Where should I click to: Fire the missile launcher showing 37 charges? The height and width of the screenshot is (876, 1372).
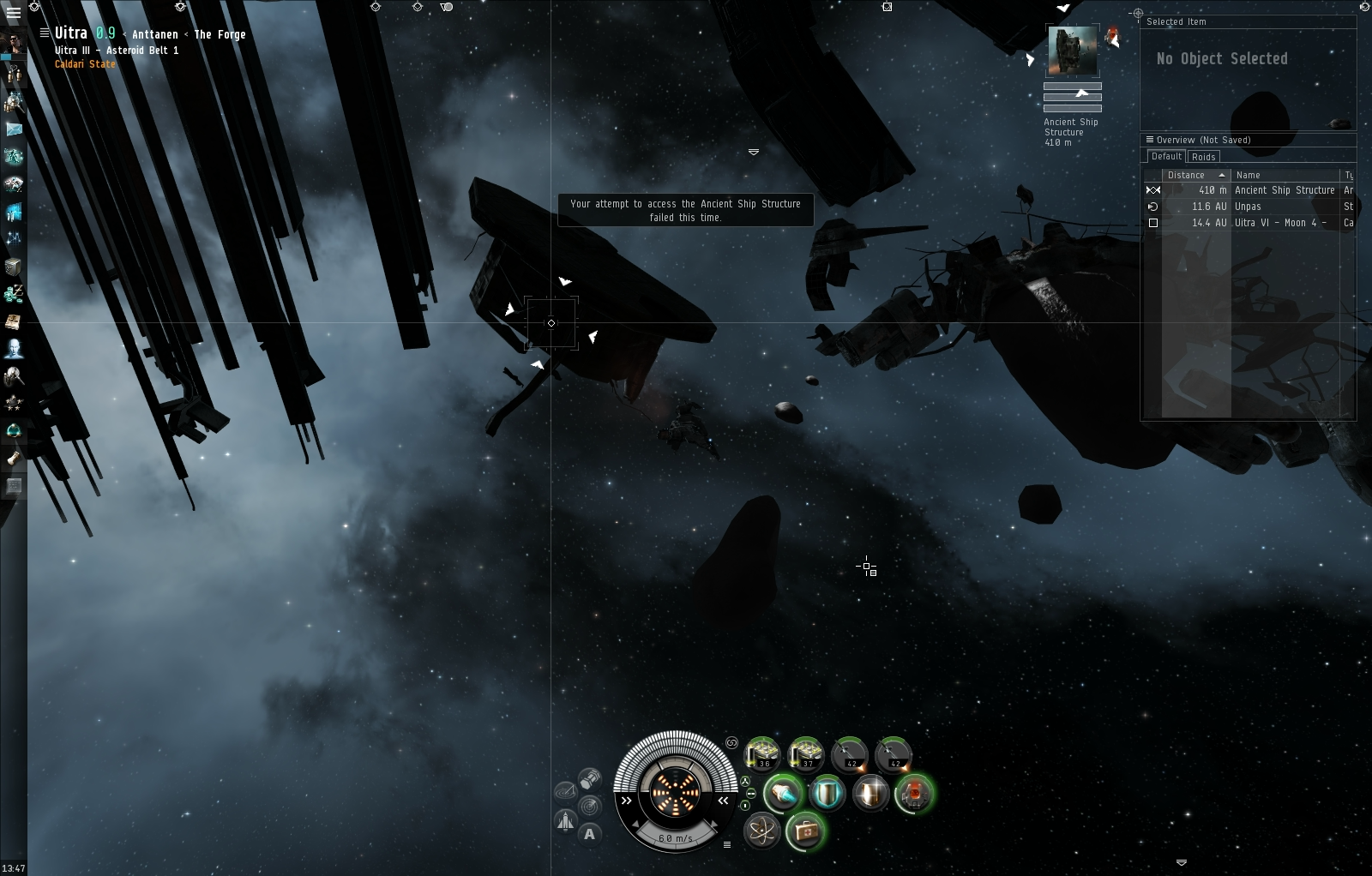[806, 753]
